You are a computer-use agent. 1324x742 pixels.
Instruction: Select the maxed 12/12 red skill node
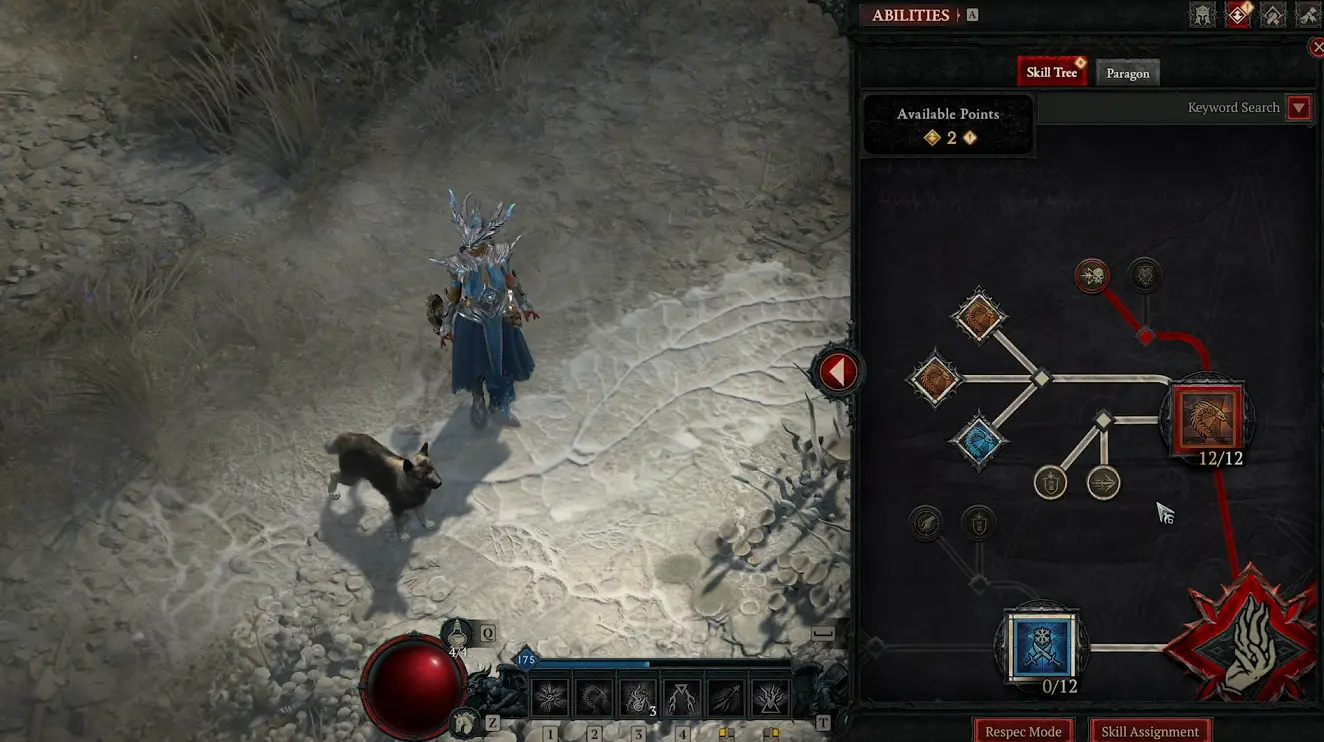1206,420
